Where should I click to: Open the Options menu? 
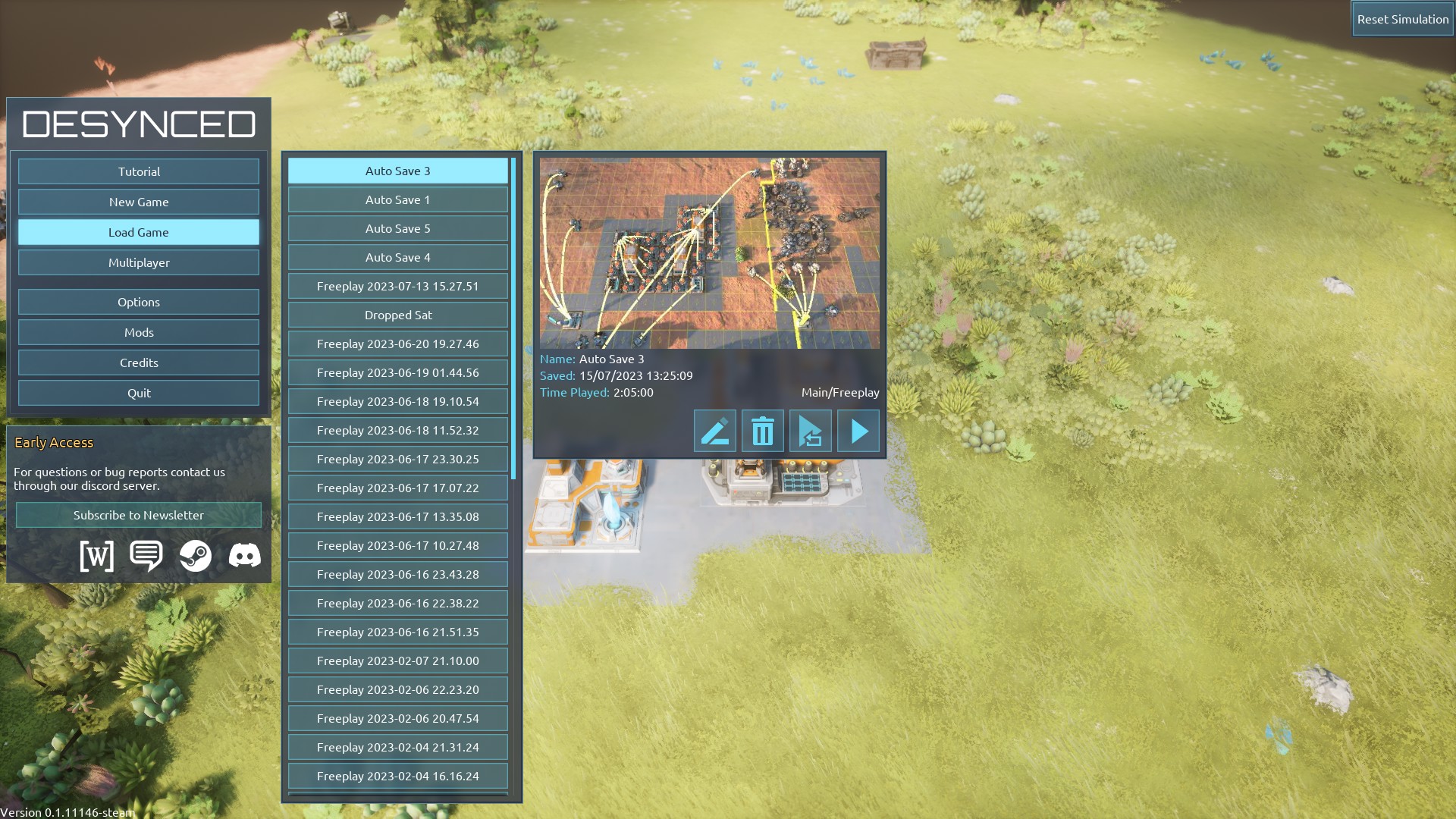point(139,302)
